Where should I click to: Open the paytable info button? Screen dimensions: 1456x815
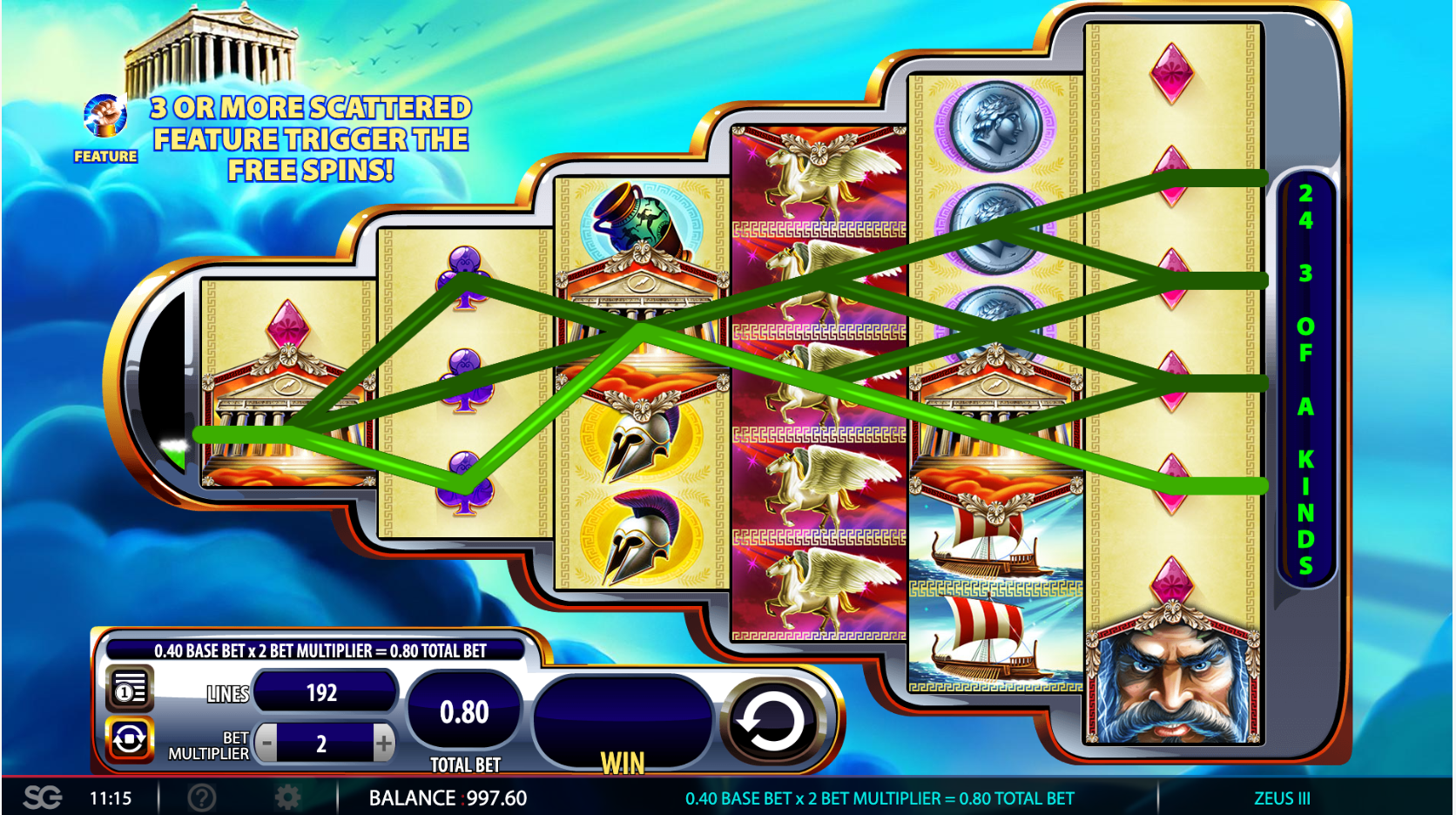pyautogui.click(x=130, y=690)
